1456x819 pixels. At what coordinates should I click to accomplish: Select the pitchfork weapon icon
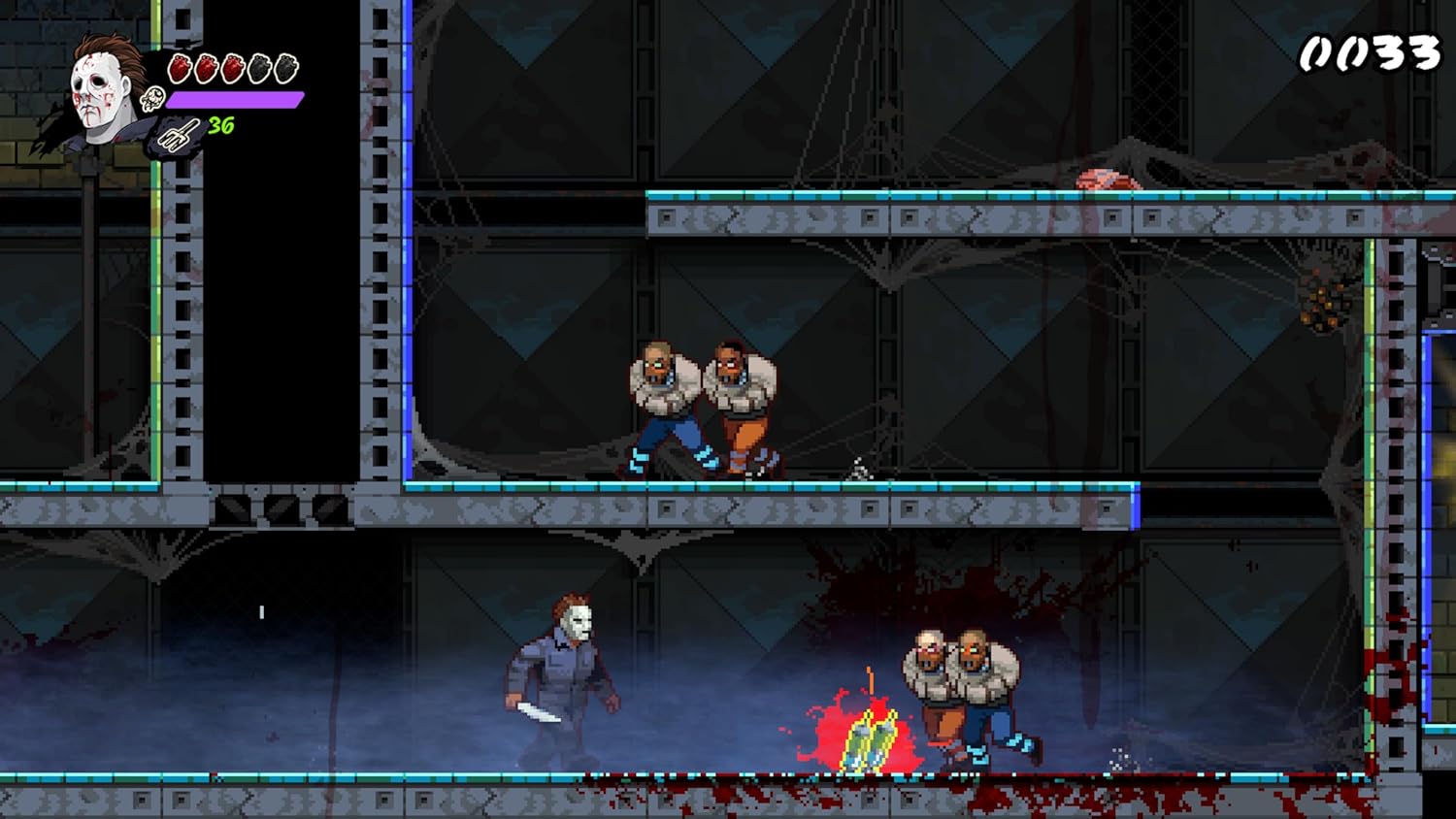178,131
